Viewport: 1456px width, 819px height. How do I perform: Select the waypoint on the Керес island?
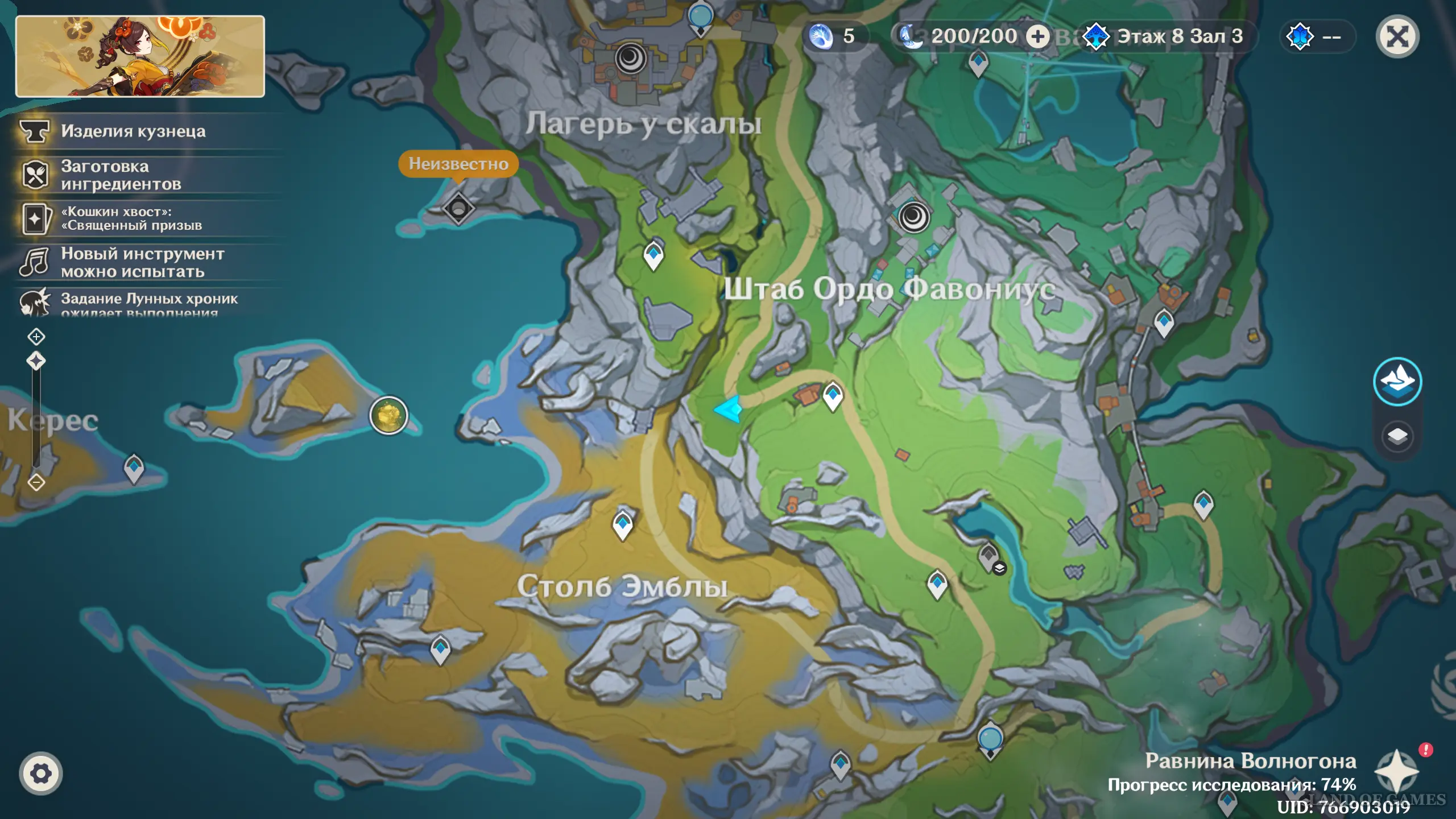[x=134, y=469]
